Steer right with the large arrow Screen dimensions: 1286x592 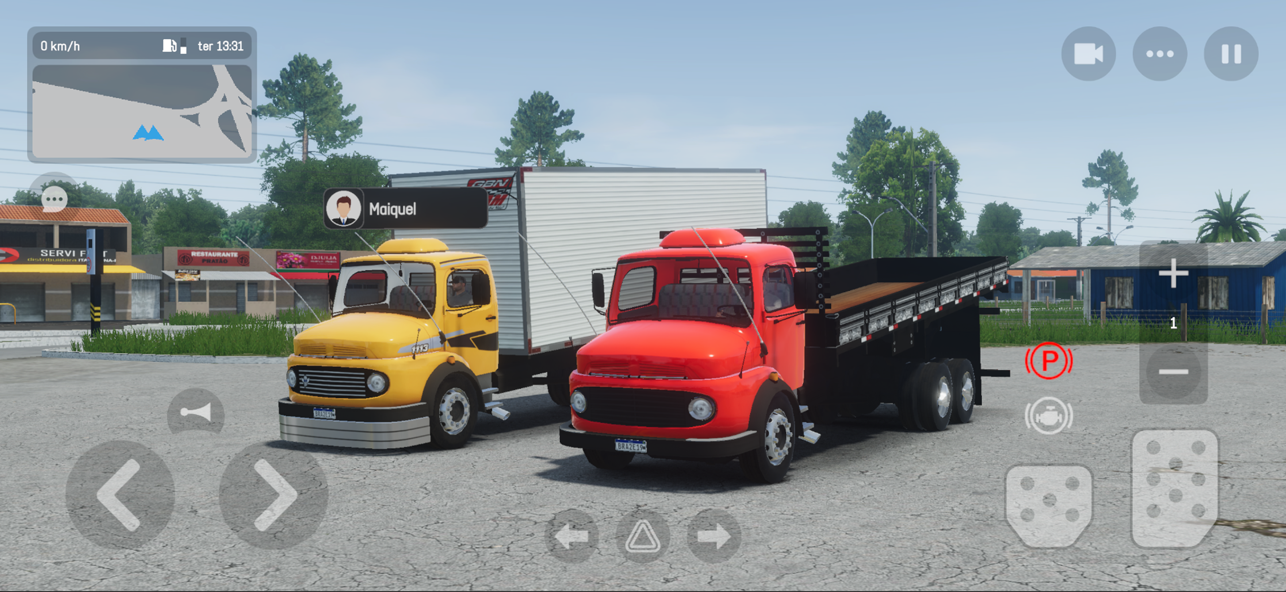coord(273,494)
